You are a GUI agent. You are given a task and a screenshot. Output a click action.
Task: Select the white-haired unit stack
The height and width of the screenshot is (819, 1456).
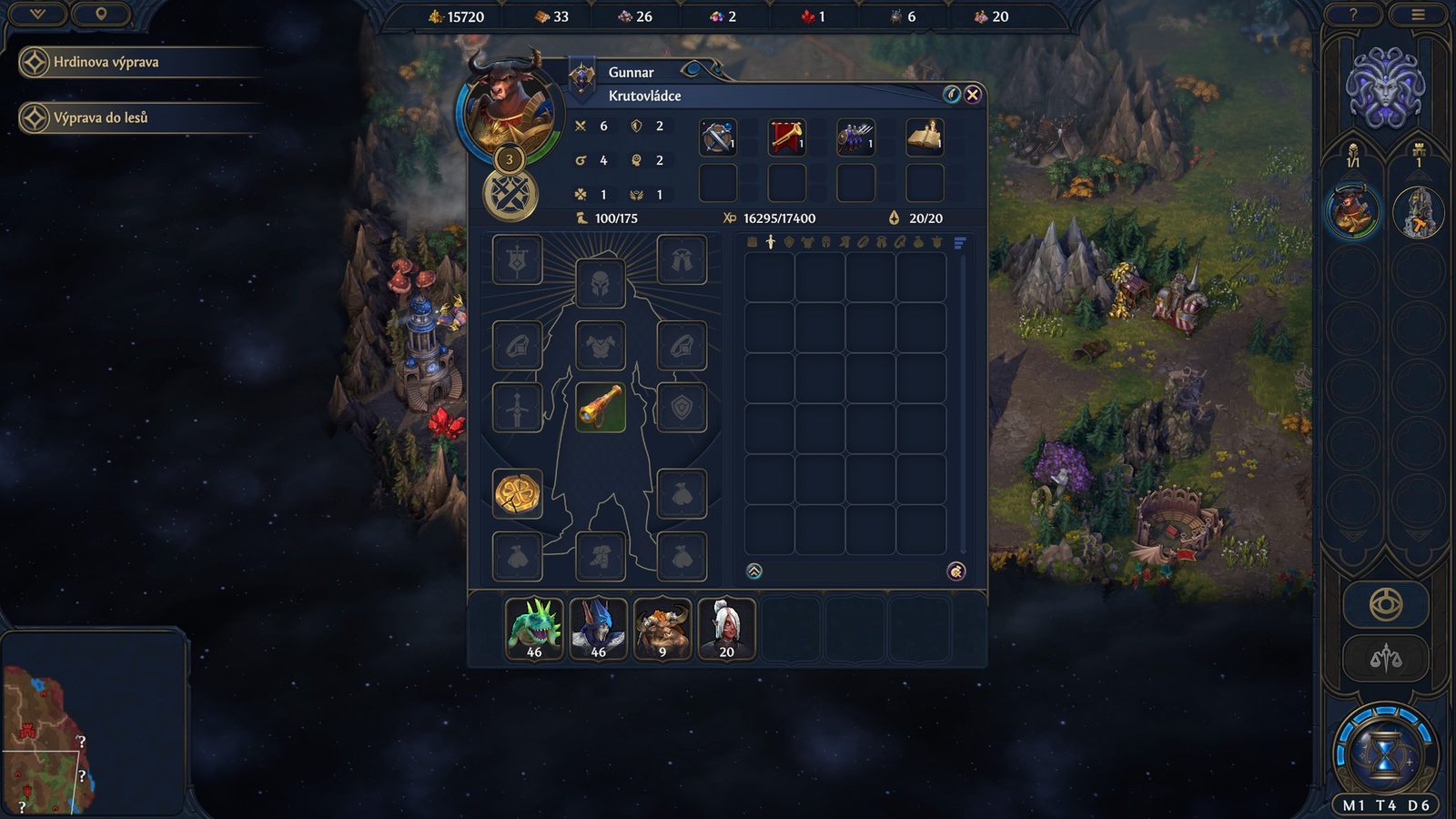(x=726, y=628)
